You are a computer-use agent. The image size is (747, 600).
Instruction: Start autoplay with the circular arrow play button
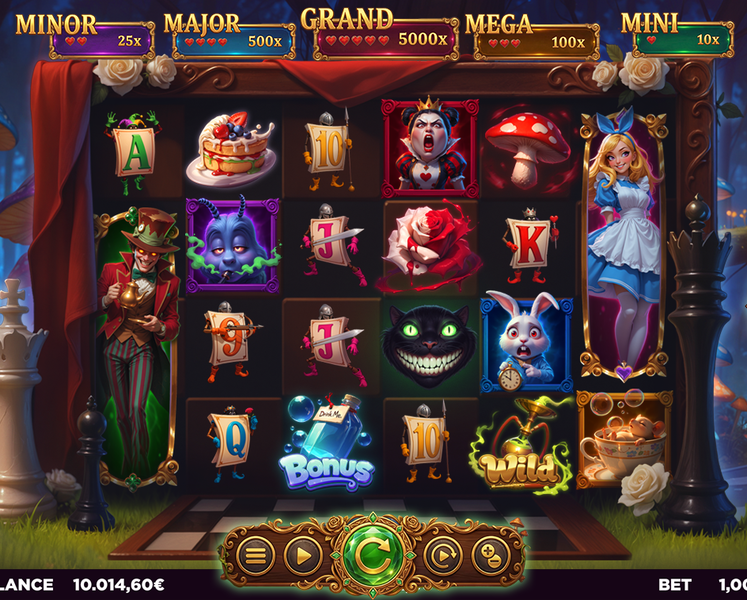pyautogui.click(x=442, y=553)
